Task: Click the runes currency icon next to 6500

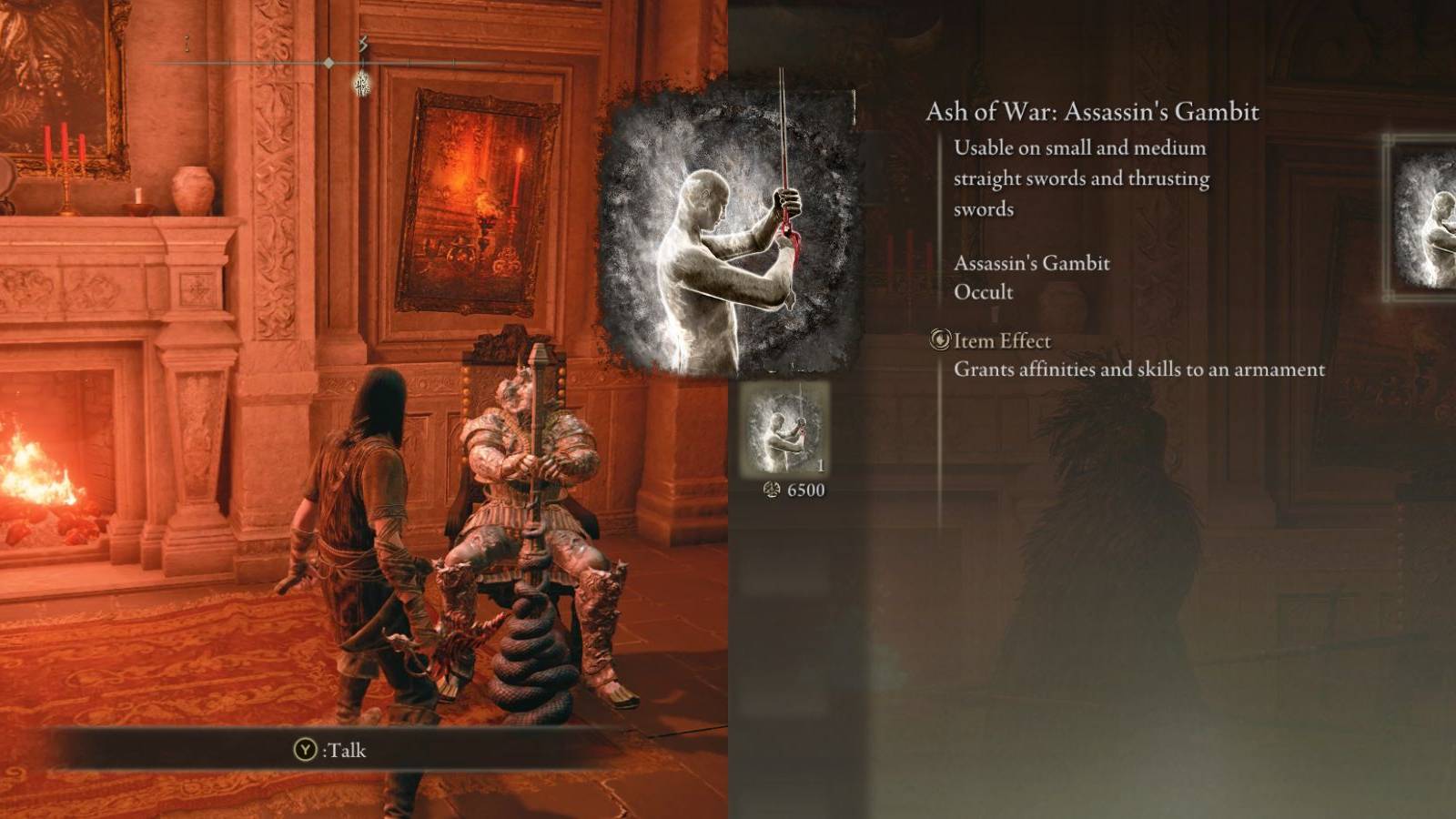Action: [x=769, y=491]
